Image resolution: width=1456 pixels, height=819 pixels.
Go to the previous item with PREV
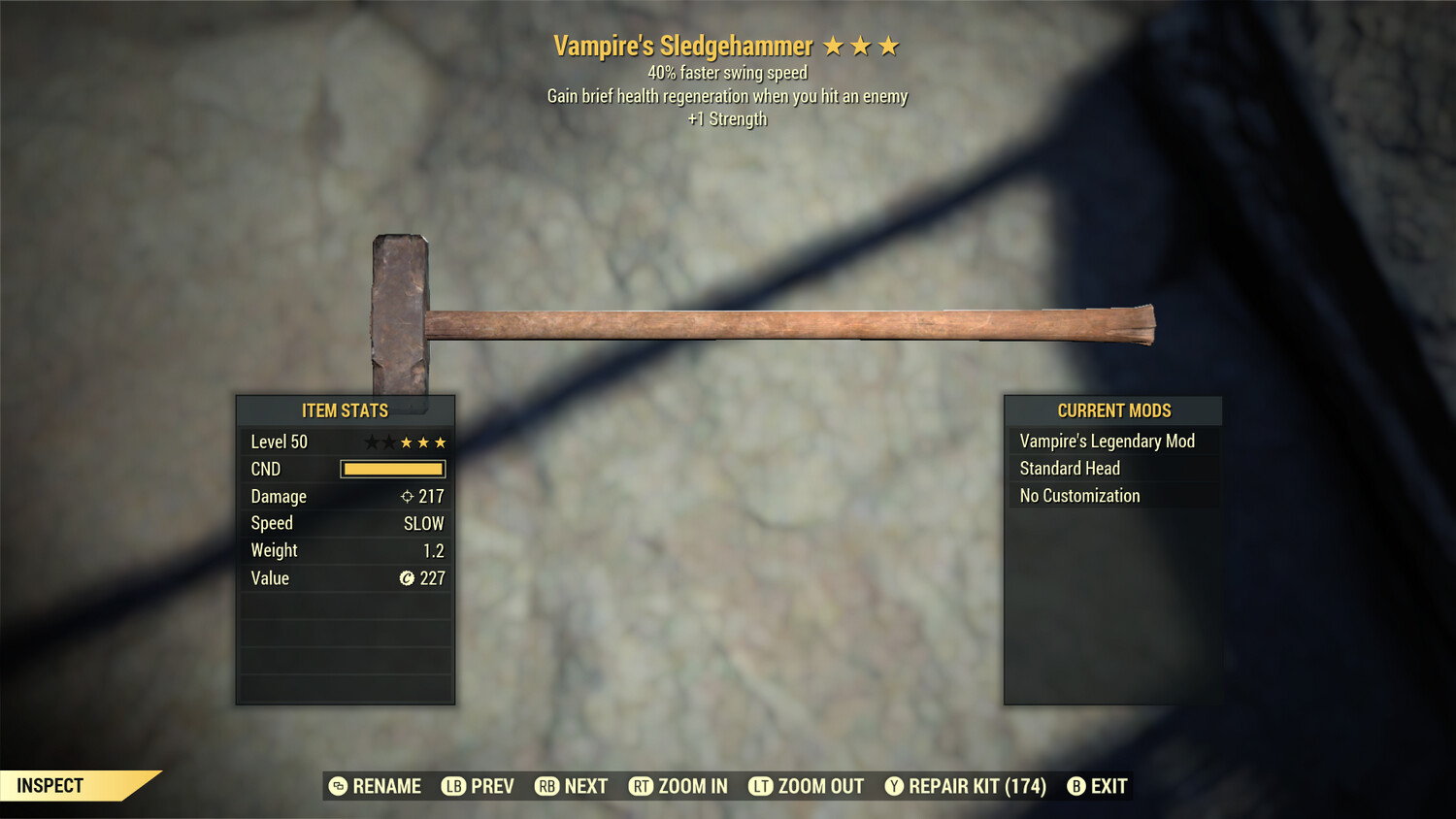point(479,786)
